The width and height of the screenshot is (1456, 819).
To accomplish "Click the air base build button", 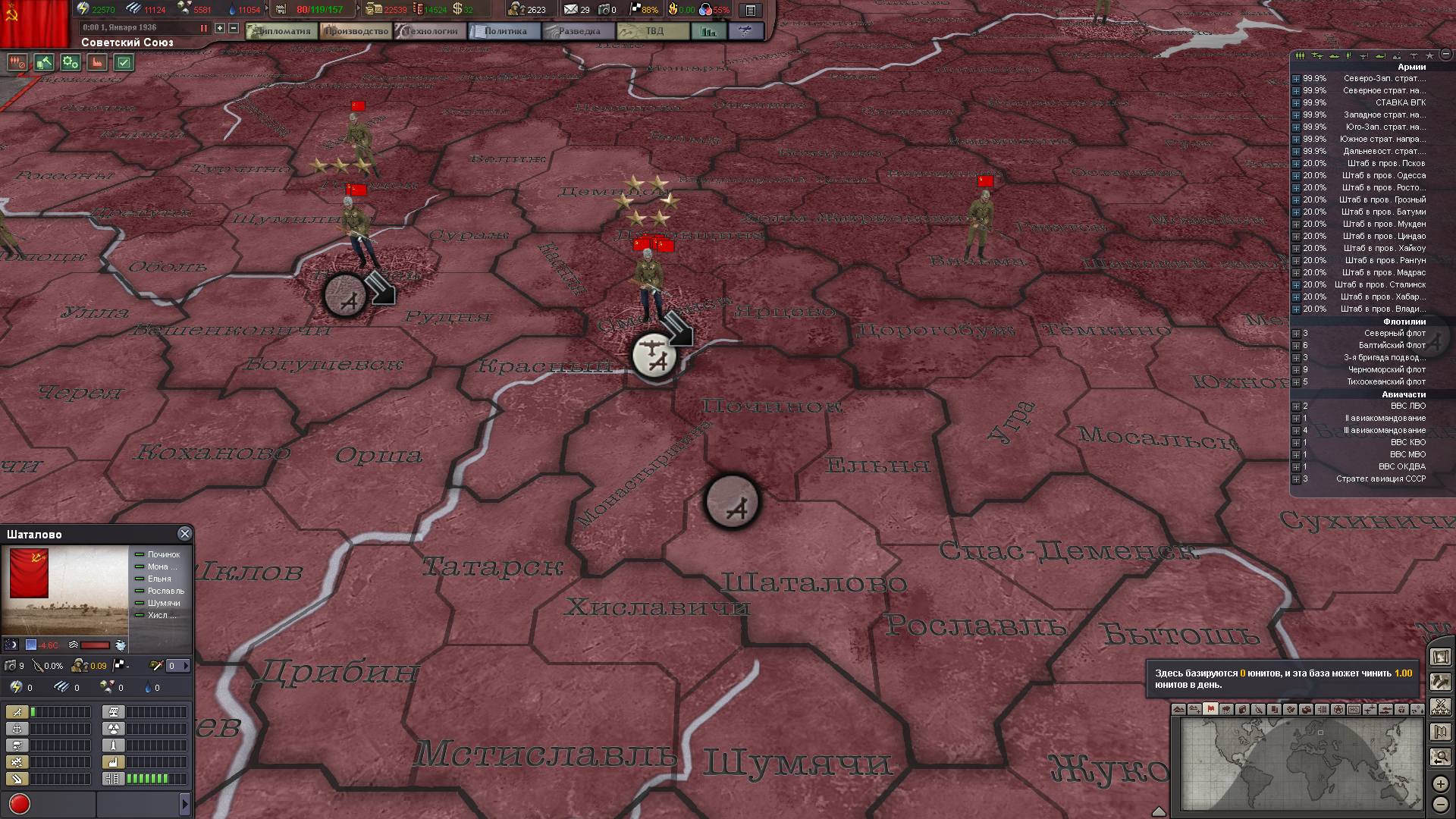I will (17, 712).
